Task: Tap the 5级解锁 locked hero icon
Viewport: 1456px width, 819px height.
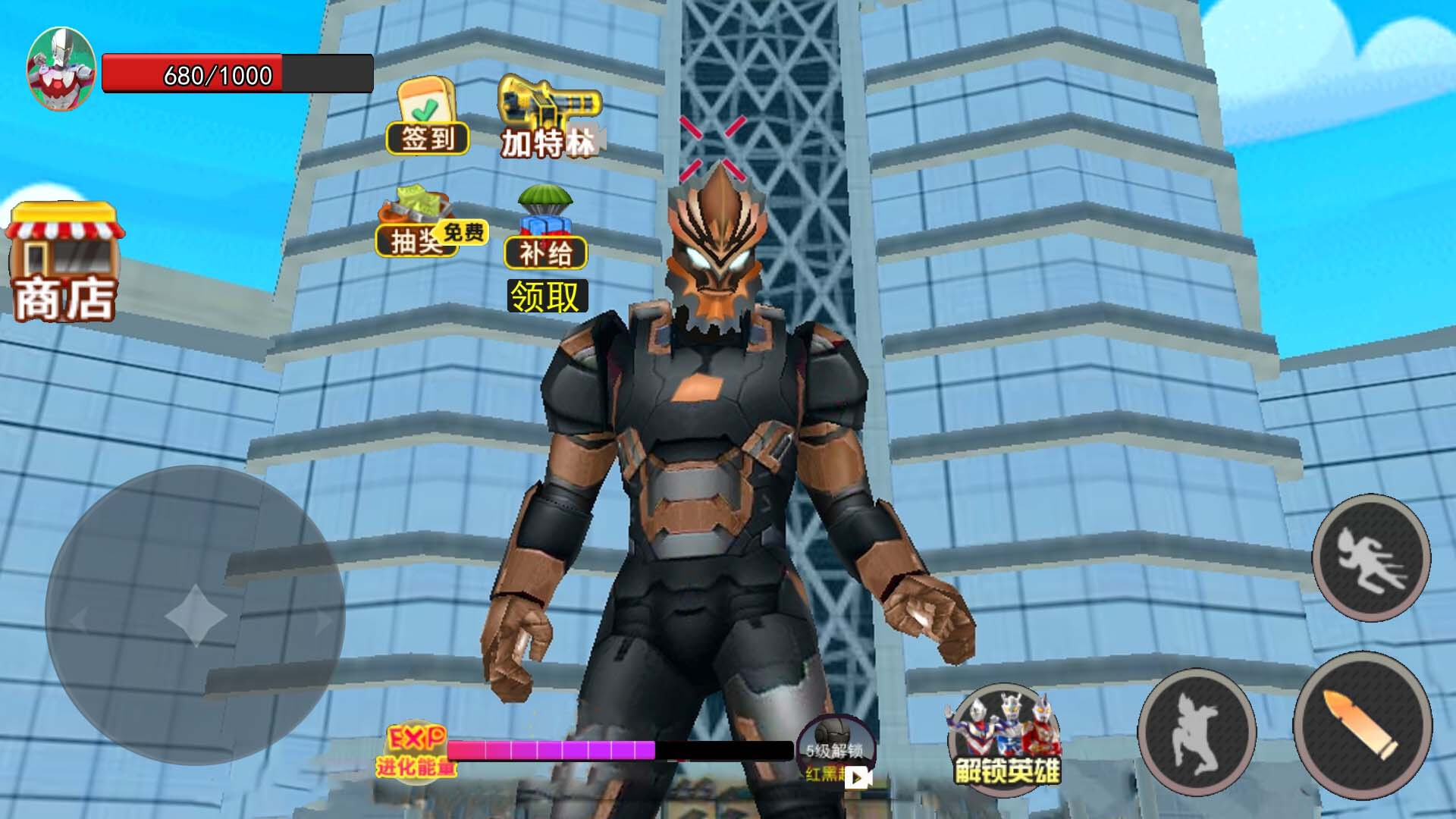Action: pos(835,751)
